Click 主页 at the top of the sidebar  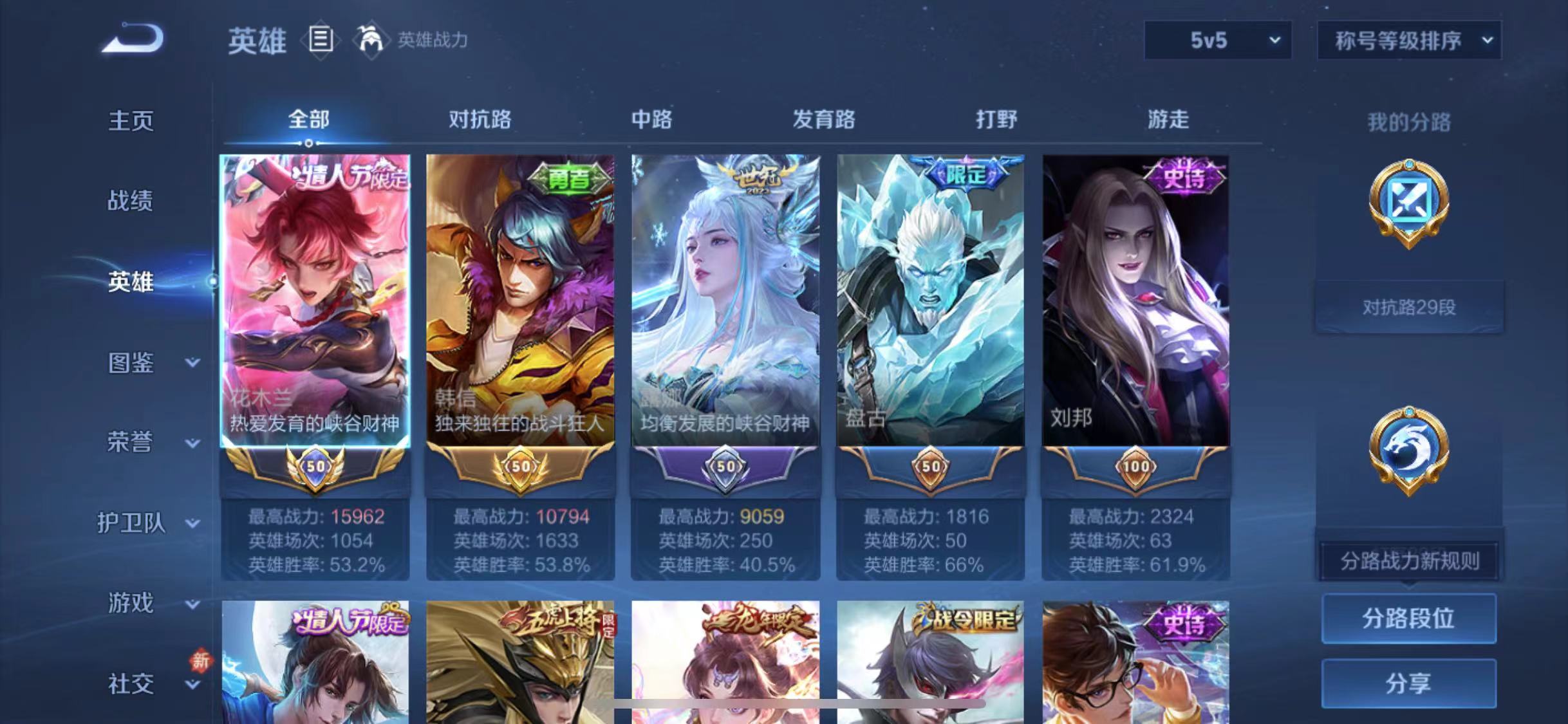130,121
